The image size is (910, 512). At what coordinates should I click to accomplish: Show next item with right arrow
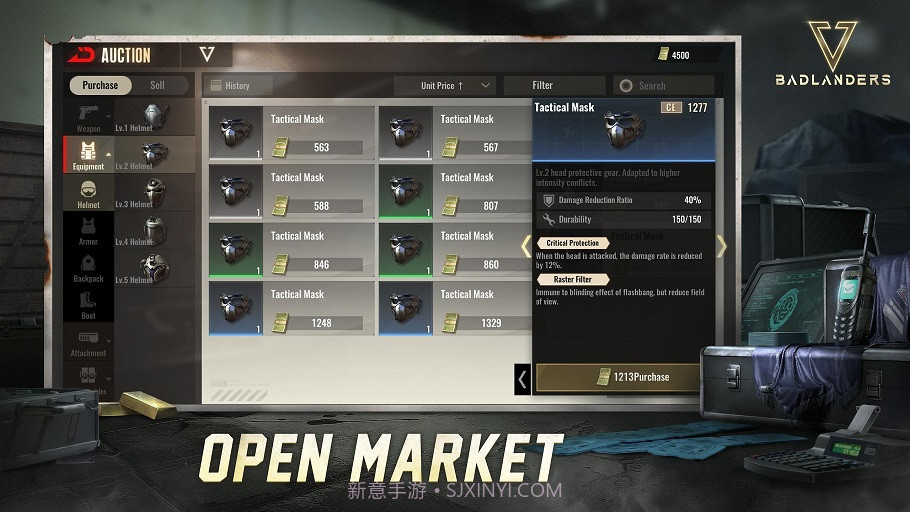click(721, 246)
